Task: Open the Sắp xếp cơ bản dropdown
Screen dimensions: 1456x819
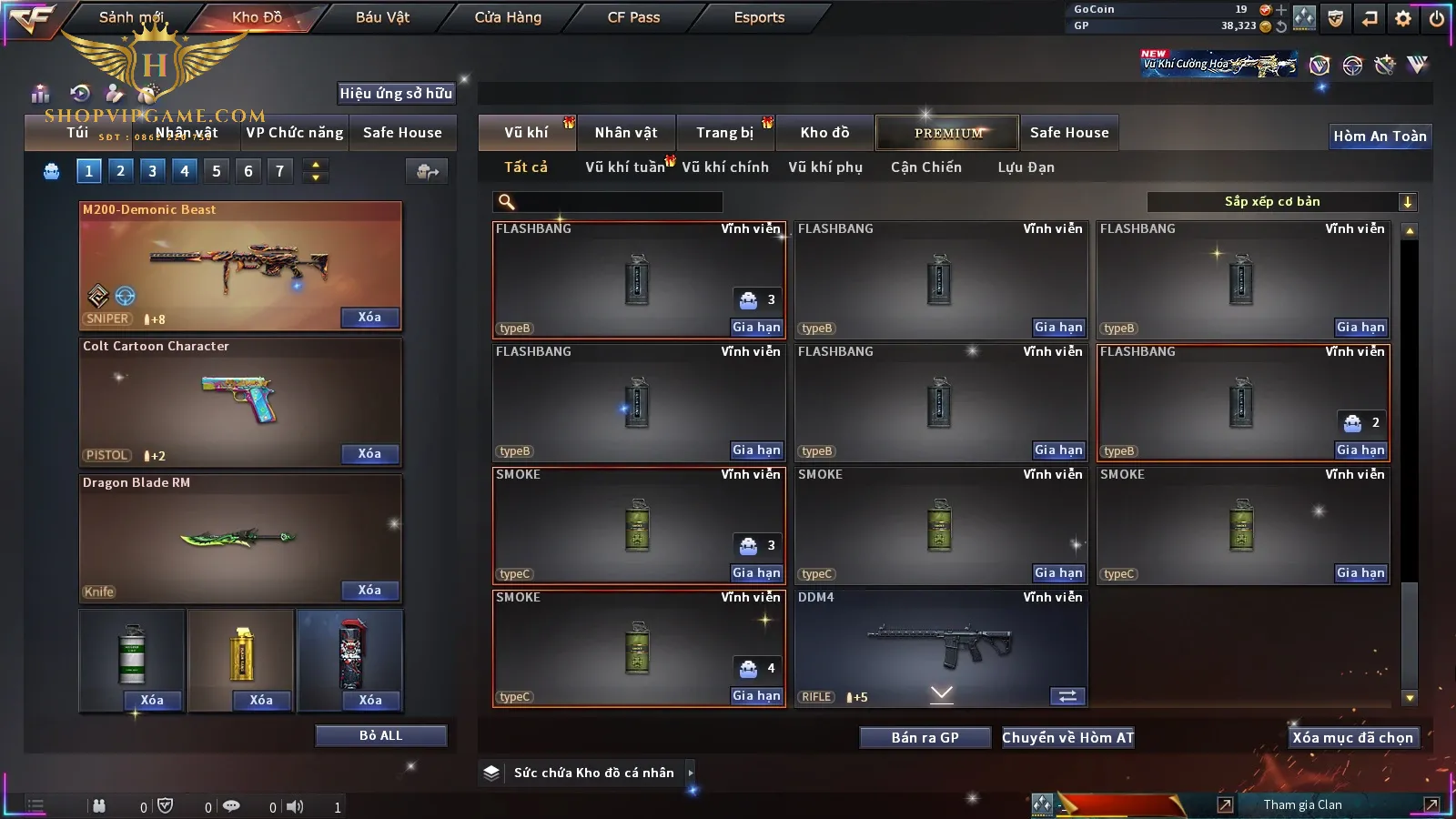Action: (x=1281, y=202)
